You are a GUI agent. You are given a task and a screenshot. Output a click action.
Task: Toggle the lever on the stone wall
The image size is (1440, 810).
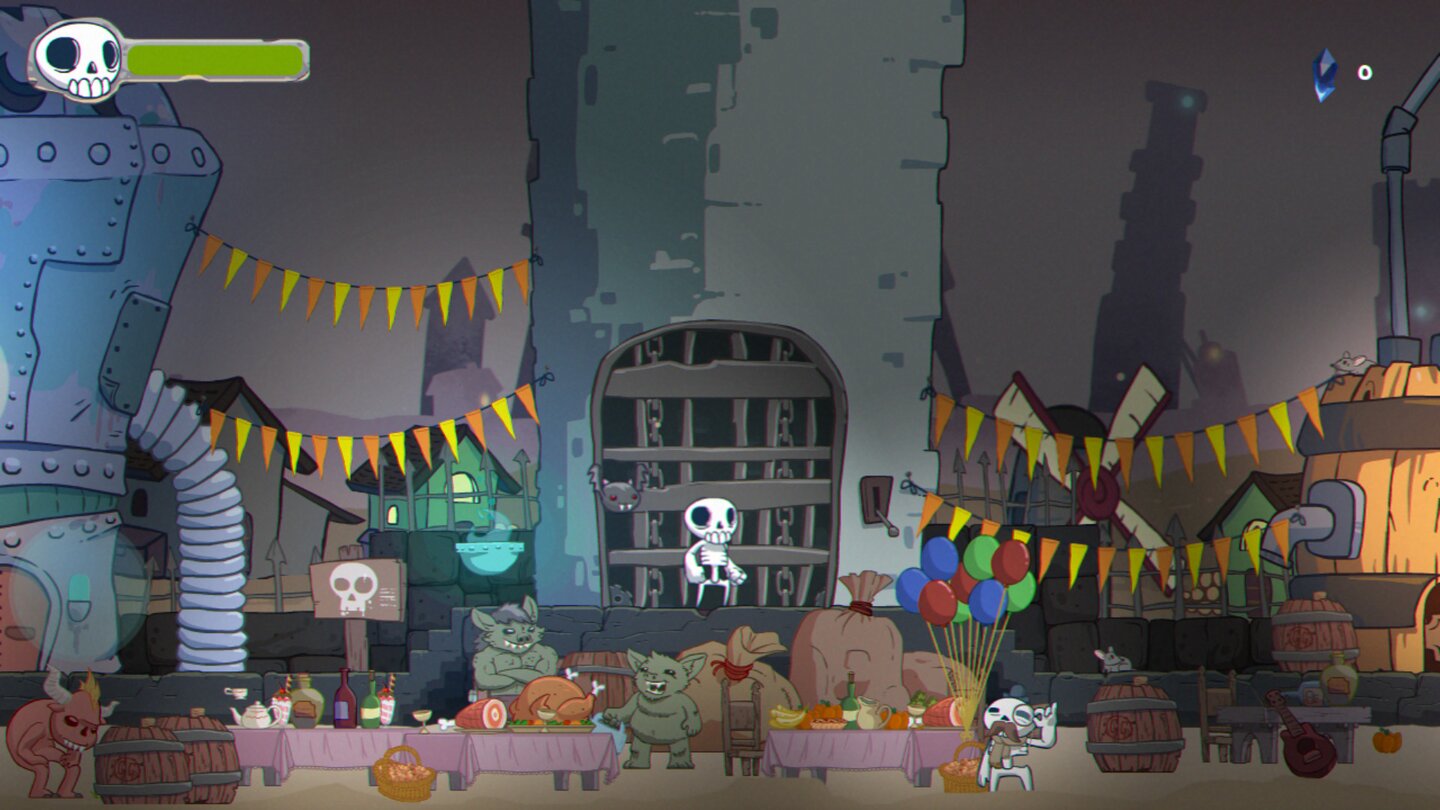click(x=877, y=501)
